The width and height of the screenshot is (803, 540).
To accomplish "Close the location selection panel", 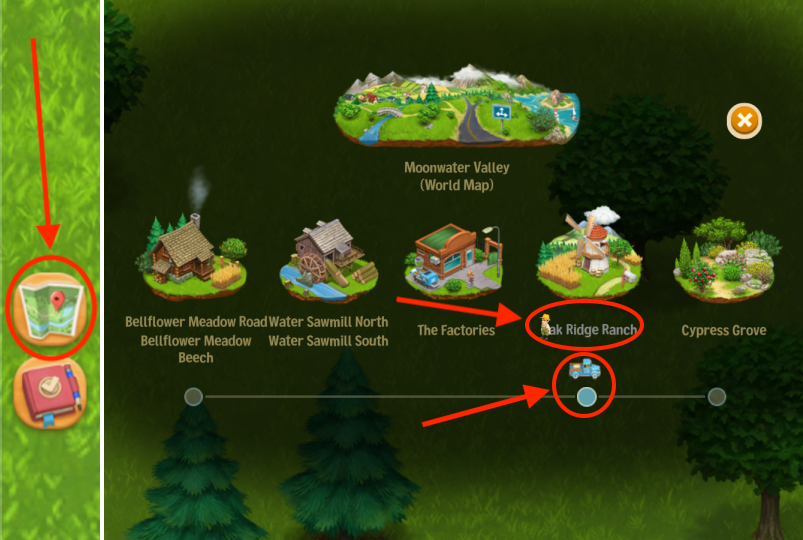I will coord(743,122).
